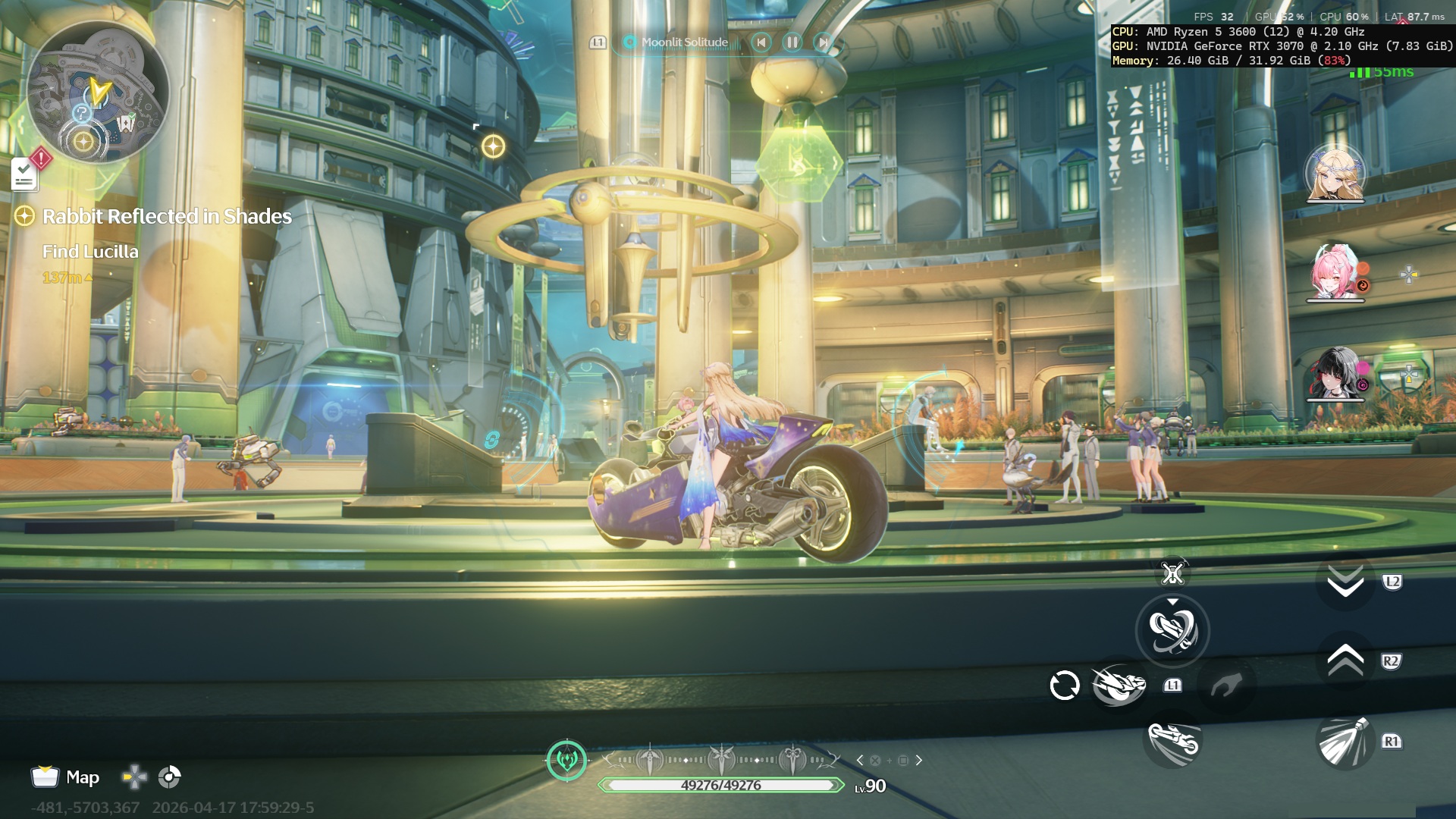Viewport: 1456px width, 819px height.
Task: Switch to the pink-haired character portrait
Action: (x=1335, y=273)
